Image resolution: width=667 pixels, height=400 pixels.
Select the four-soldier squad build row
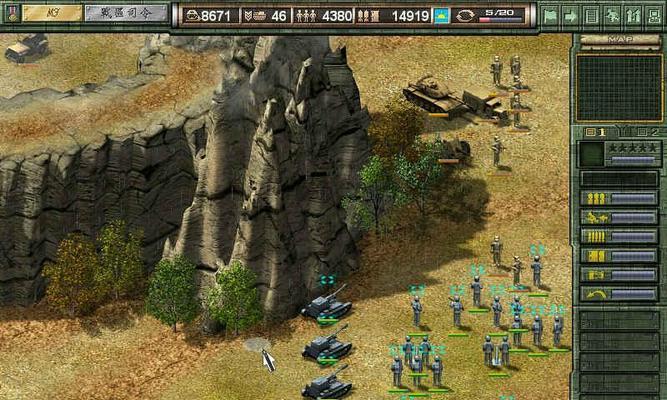(x=620, y=236)
